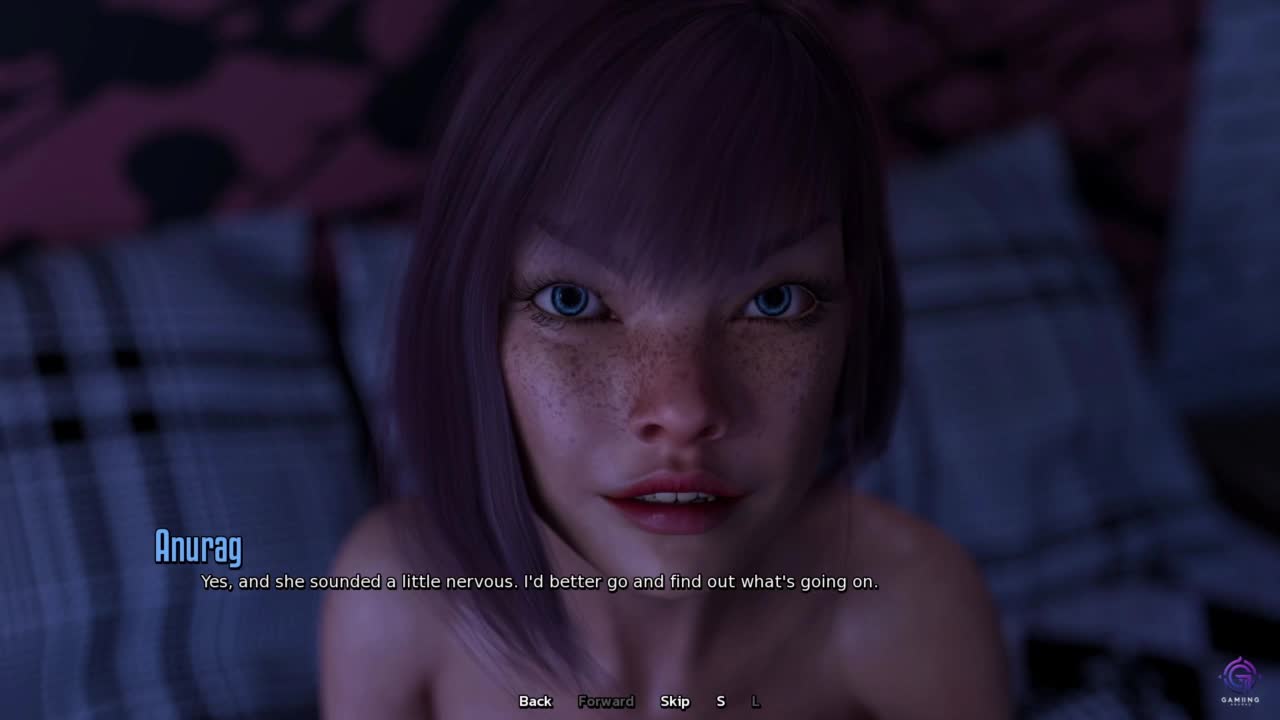Go back with the Back button
Screen dimensions: 1280x720
[535, 701]
